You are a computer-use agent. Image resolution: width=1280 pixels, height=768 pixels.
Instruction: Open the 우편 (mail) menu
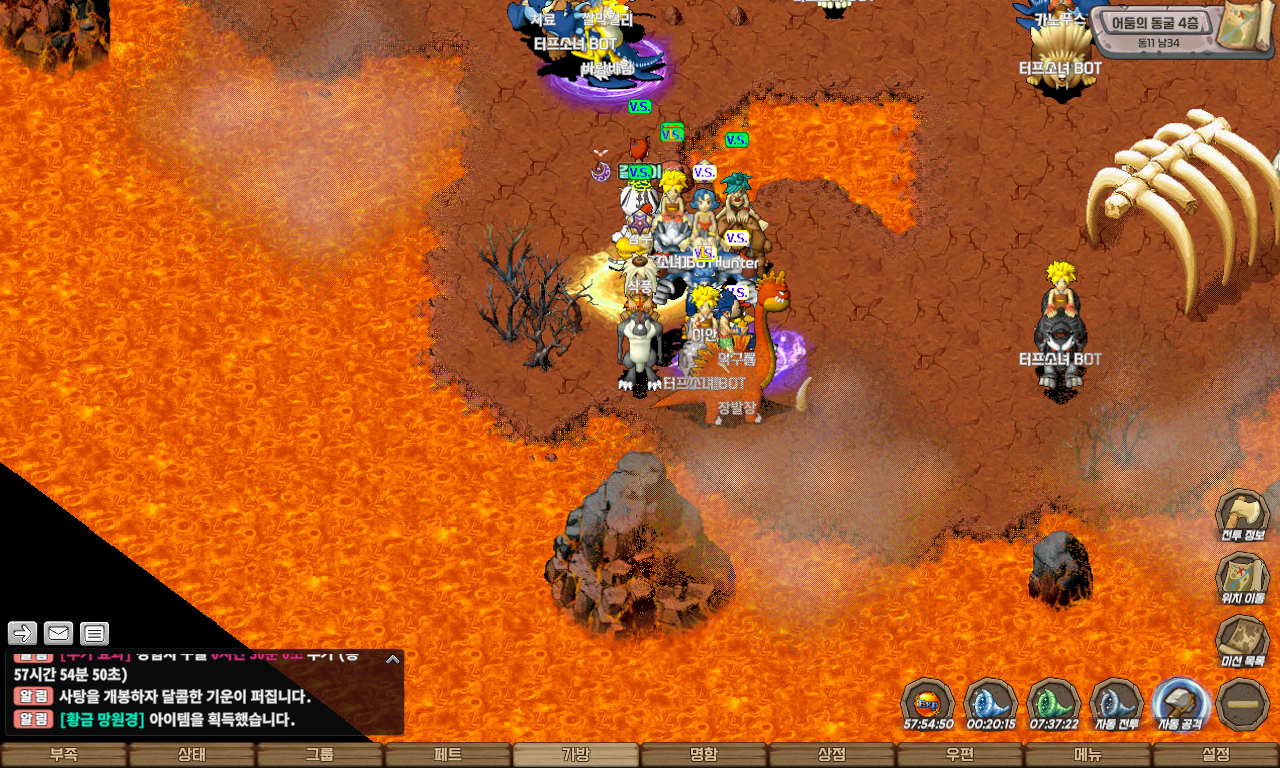point(960,755)
